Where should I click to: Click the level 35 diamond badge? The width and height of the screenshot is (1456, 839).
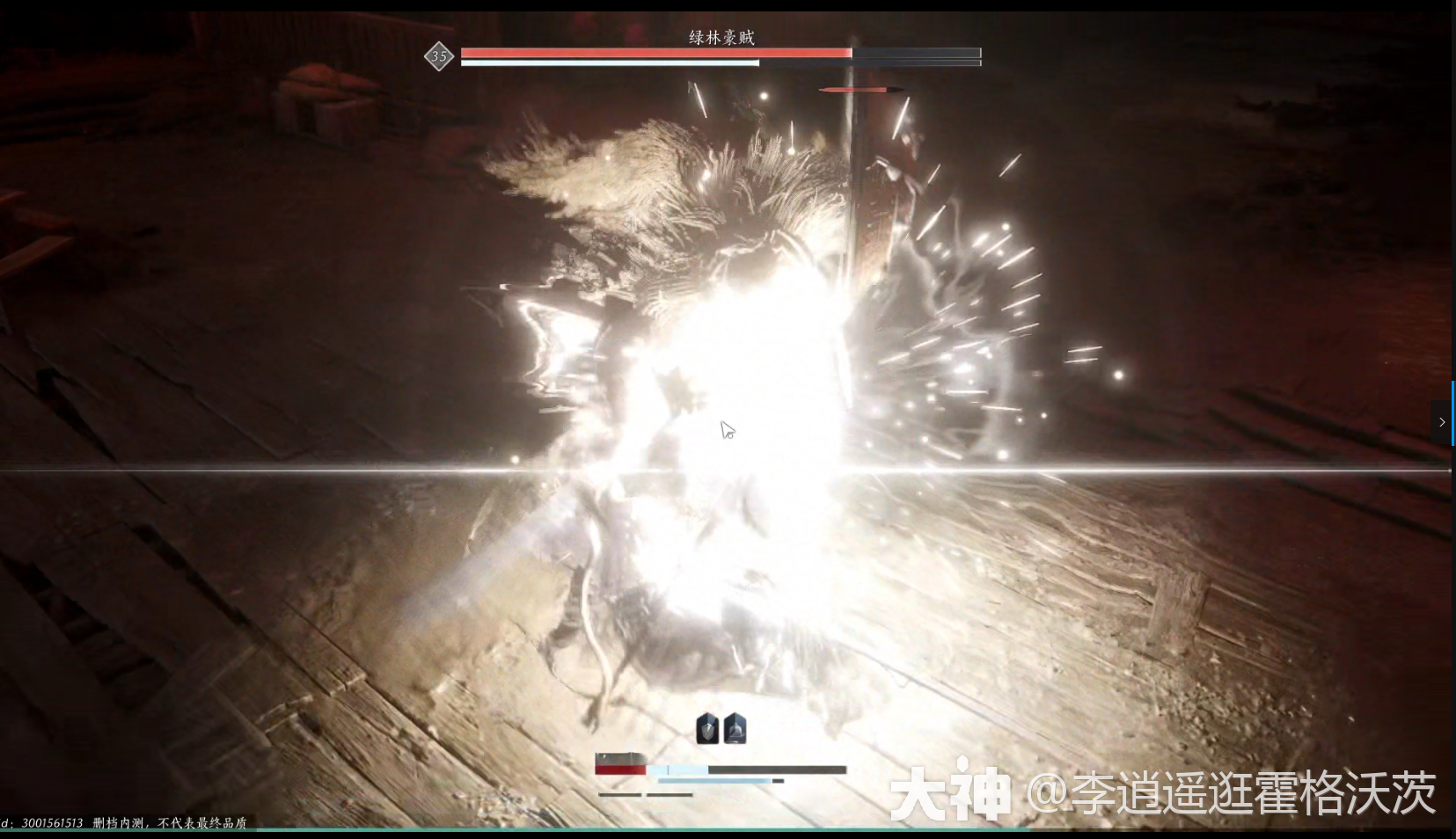click(x=438, y=55)
